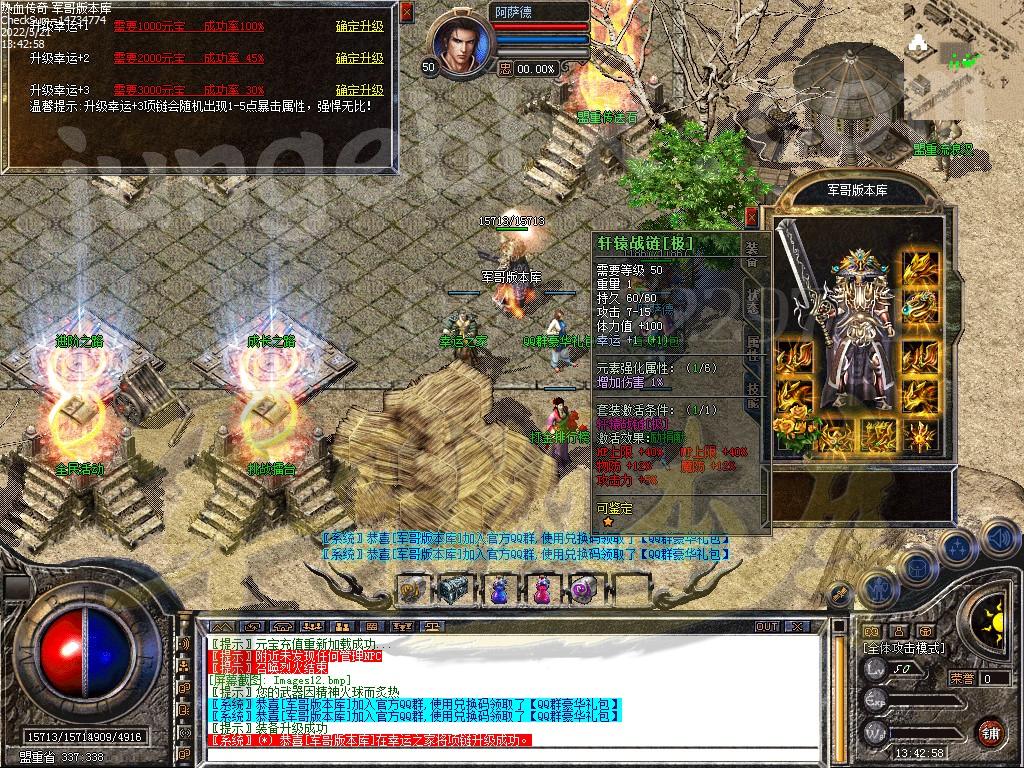This screenshot has width=1024, height=768.
Task: Open the 状态 status tab
Action: 752,298
